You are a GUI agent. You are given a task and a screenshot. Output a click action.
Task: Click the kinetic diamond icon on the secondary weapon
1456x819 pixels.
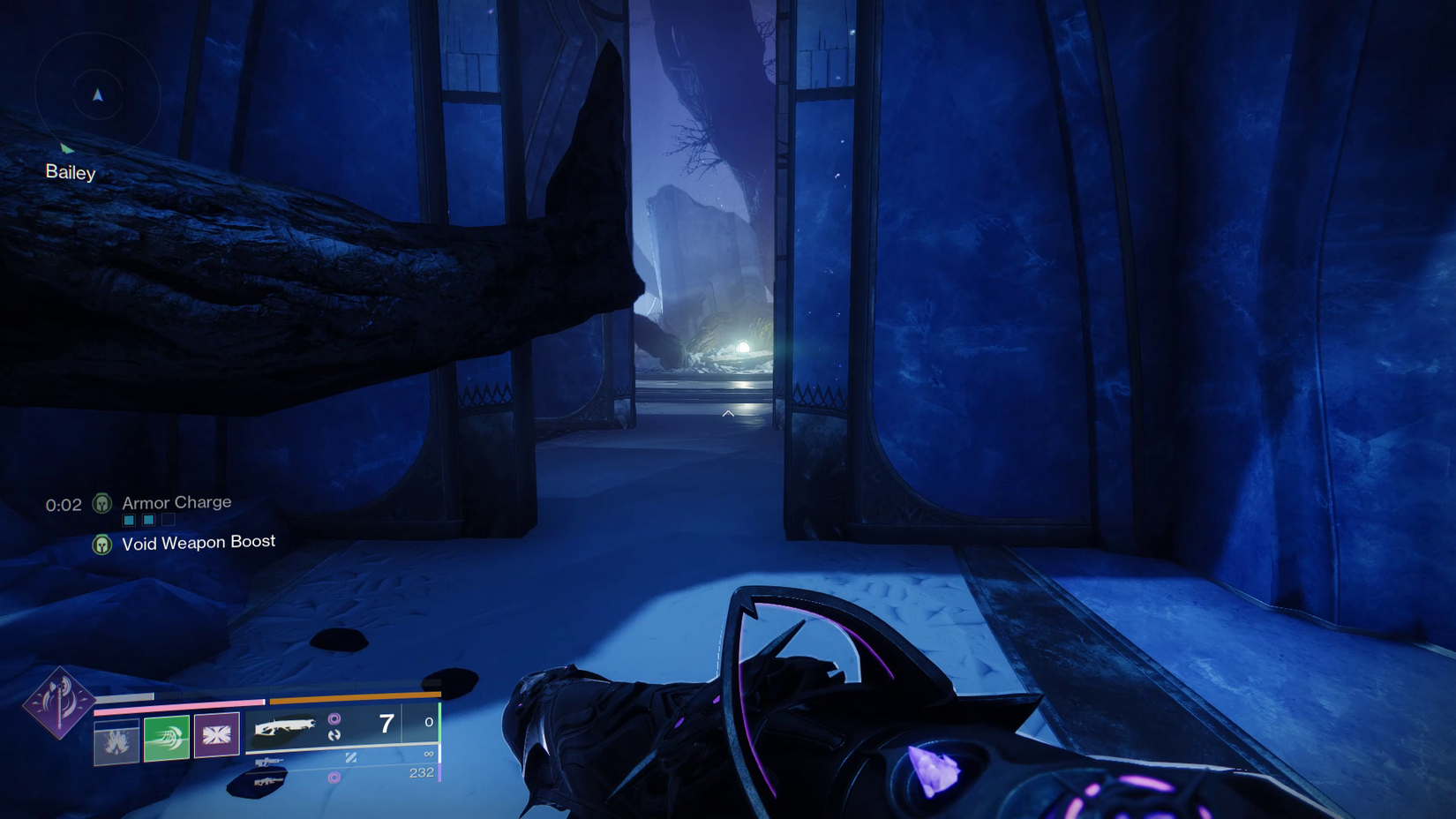(x=352, y=758)
